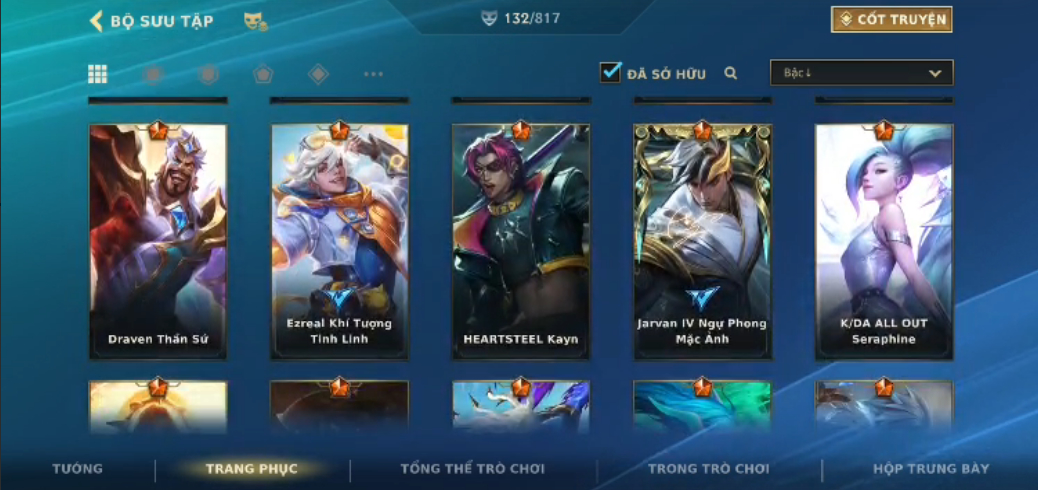Select the grid view filter icon
The height and width of the screenshot is (490, 1038).
coord(98,74)
